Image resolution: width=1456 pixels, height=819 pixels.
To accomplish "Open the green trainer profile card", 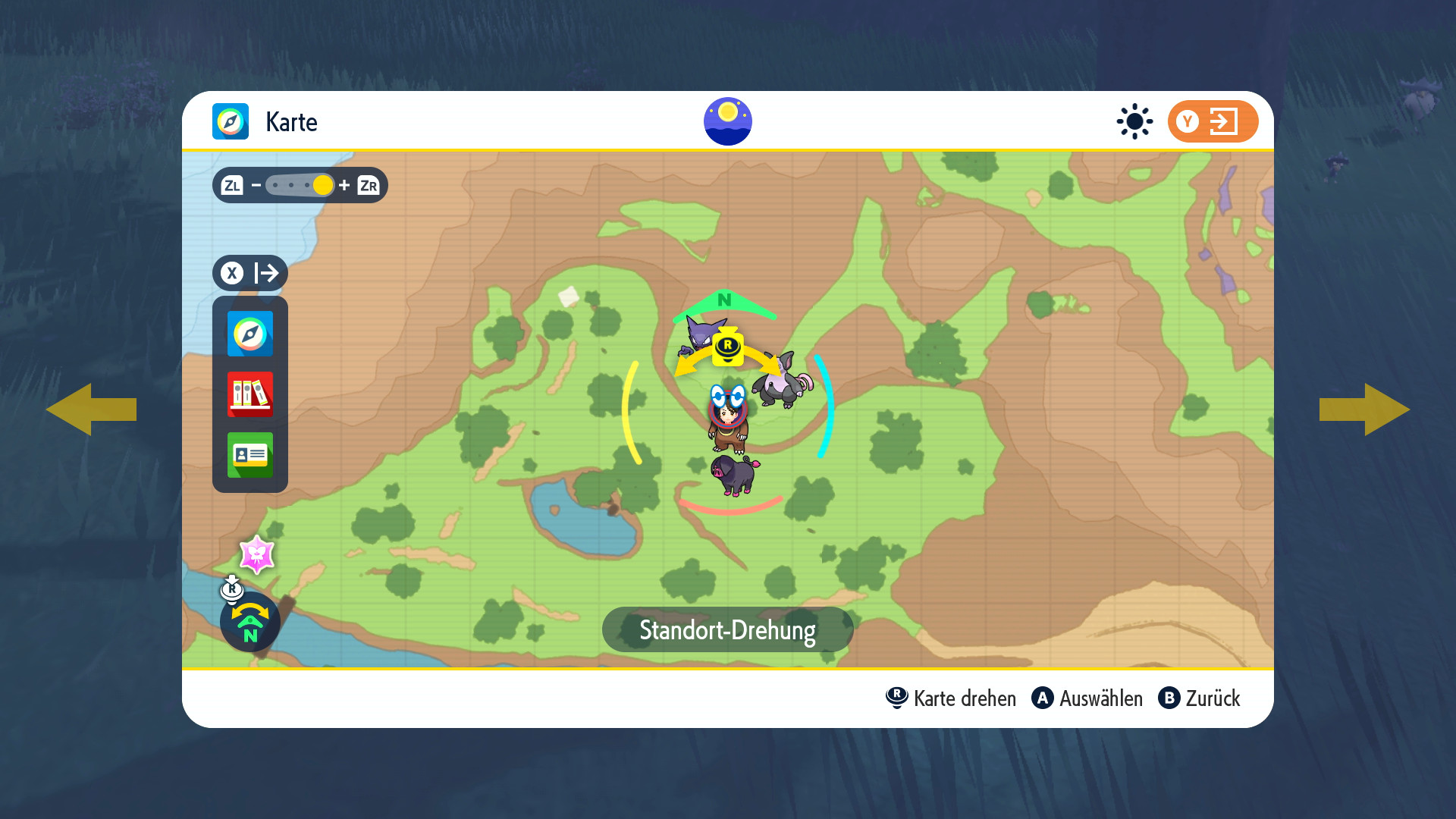I will pyautogui.click(x=250, y=455).
